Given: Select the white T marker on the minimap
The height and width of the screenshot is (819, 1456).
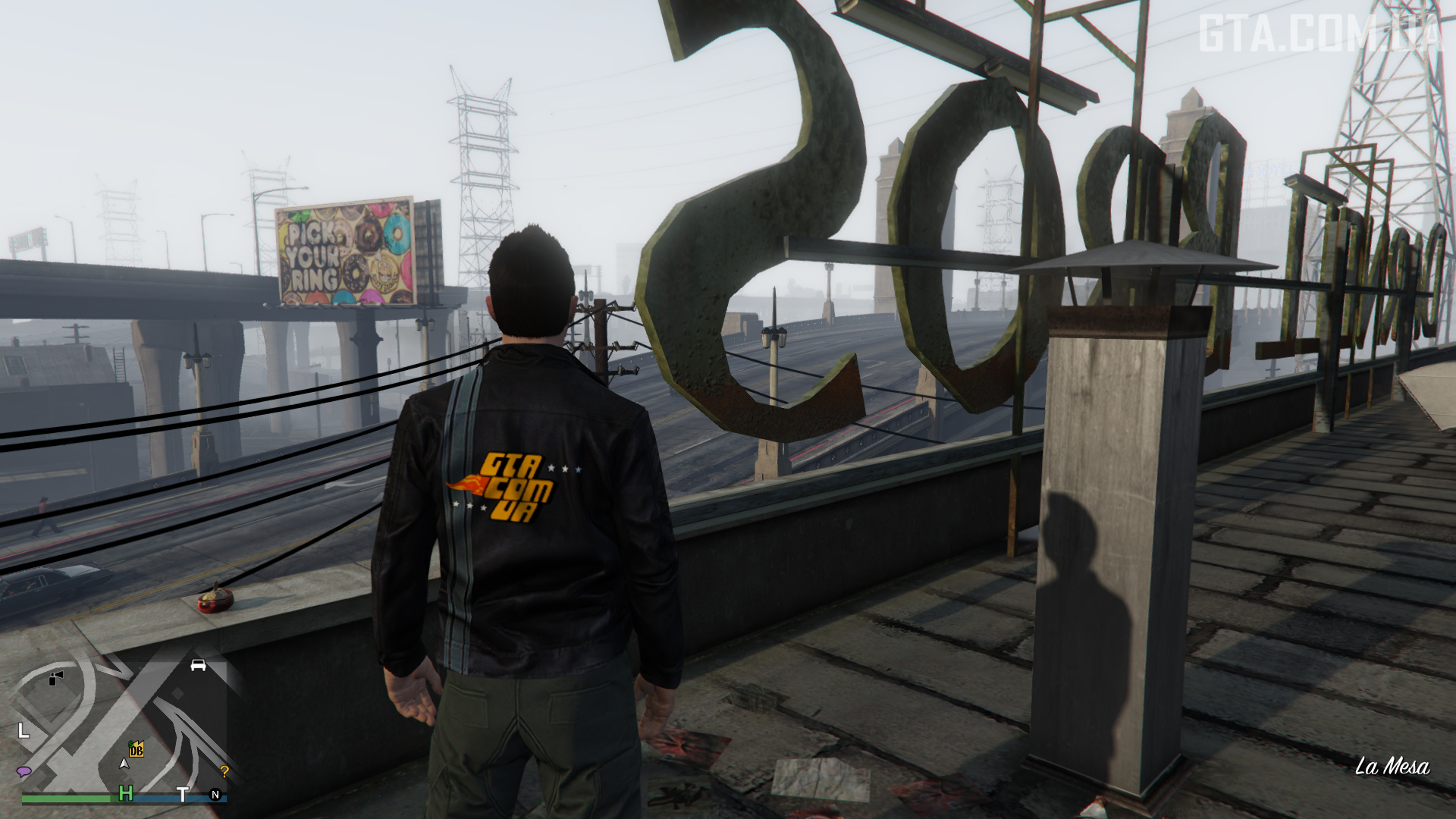Looking at the screenshot, I should [183, 794].
